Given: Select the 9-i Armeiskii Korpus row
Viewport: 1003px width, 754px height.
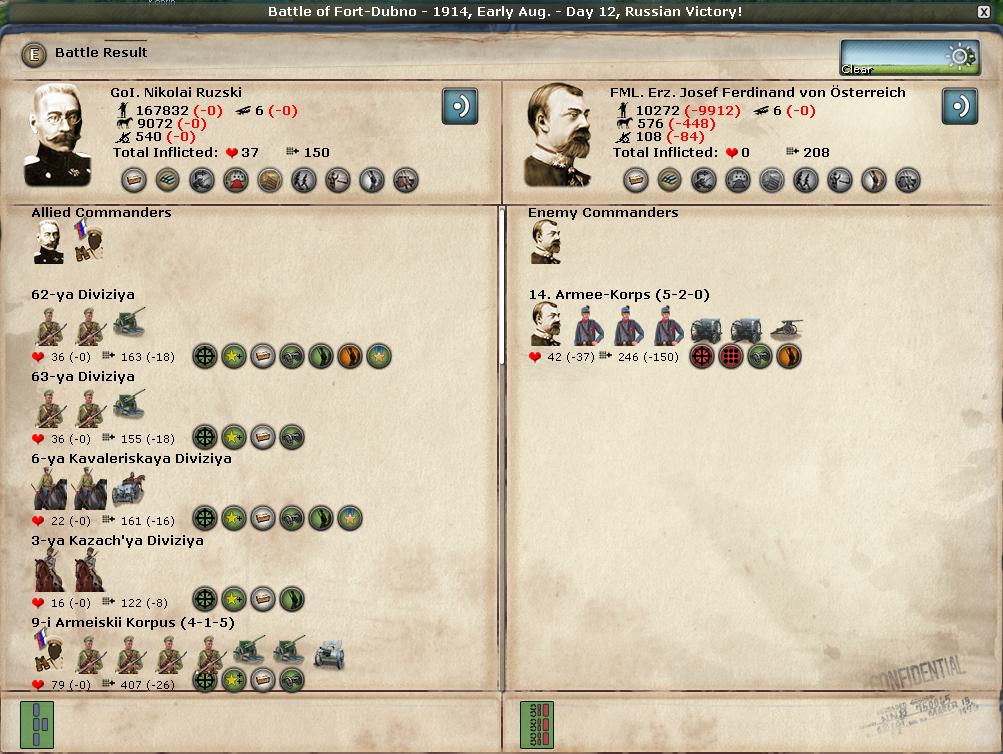Looking at the screenshot, I should coord(132,623).
